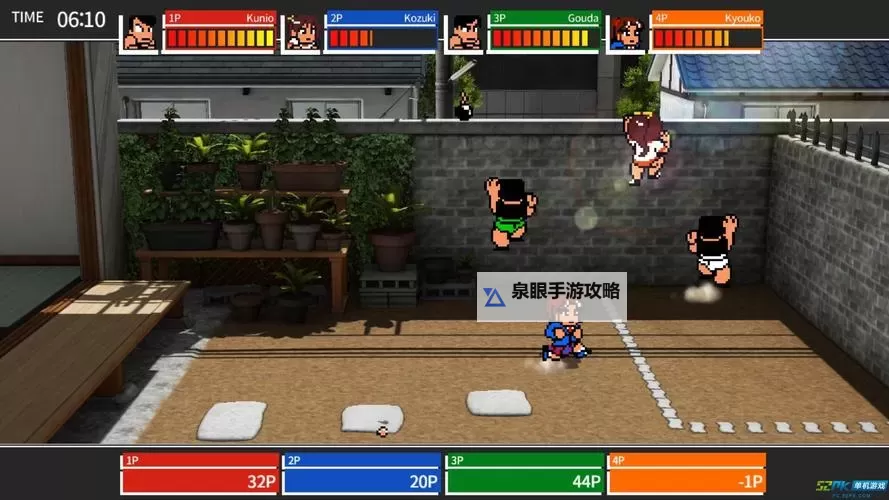Screen dimensions: 889x500
Task: Select Kozuki's 2P portrait
Action: pos(301,32)
